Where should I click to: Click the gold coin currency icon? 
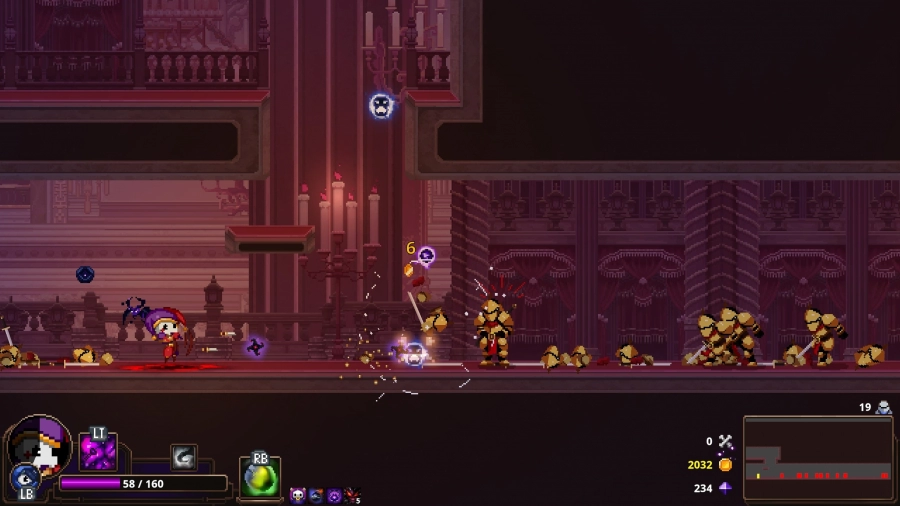point(725,465)
